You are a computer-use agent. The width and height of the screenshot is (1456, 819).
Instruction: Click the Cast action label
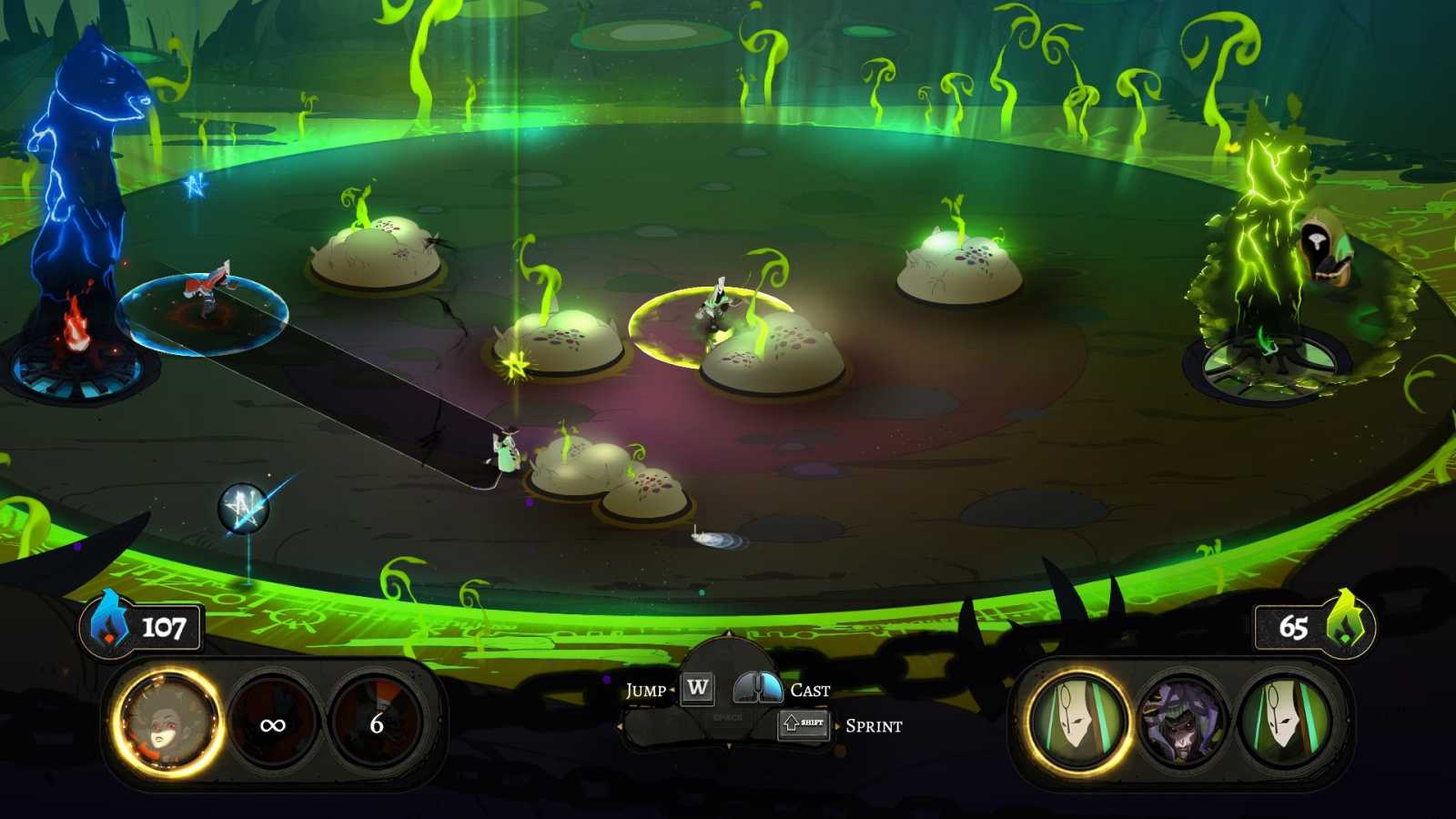click(x=808, y=691)
